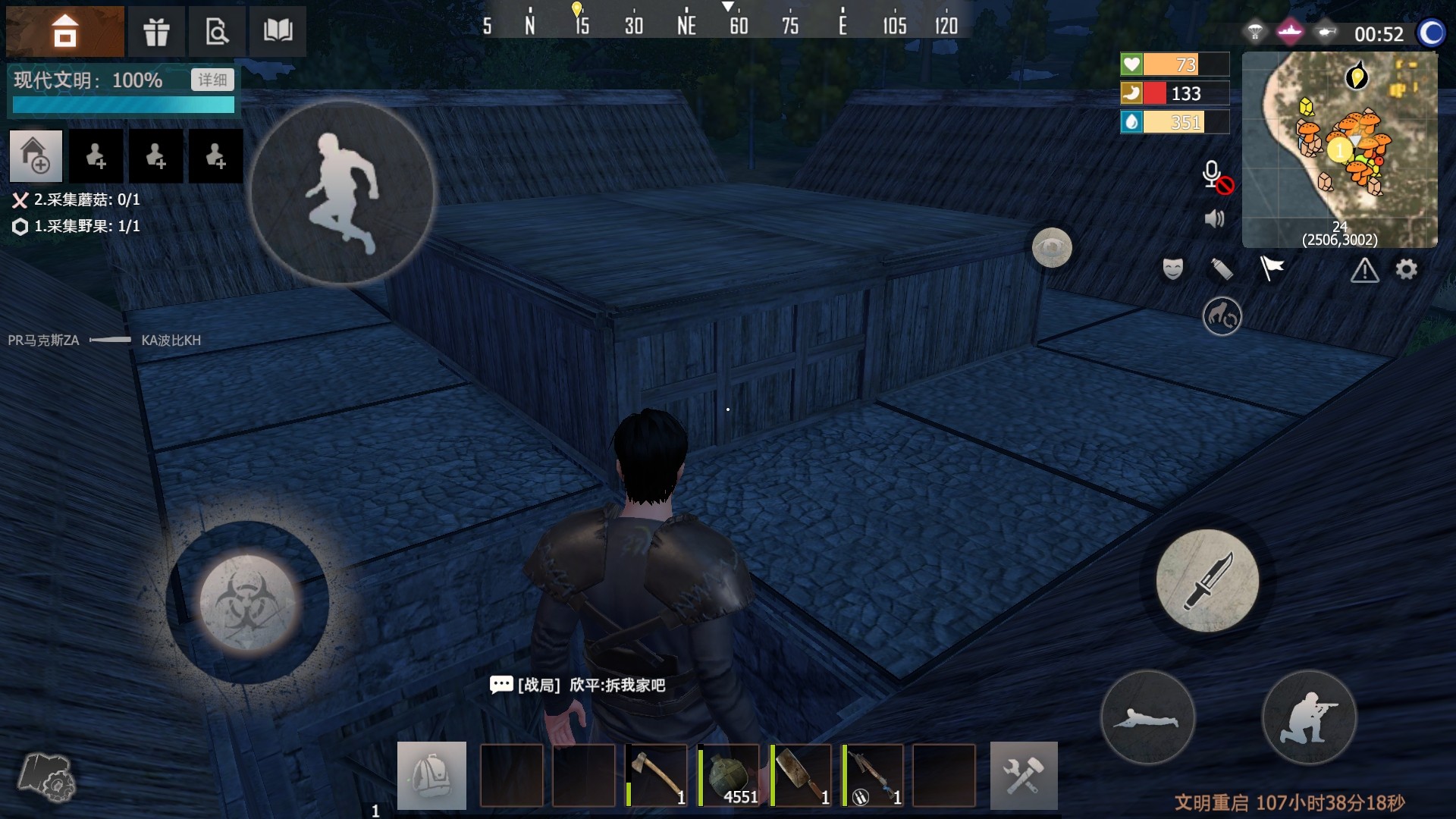The image size is (1456, 819).
Task: Toggle the speaker sound icon
Action: [1214, 219]
